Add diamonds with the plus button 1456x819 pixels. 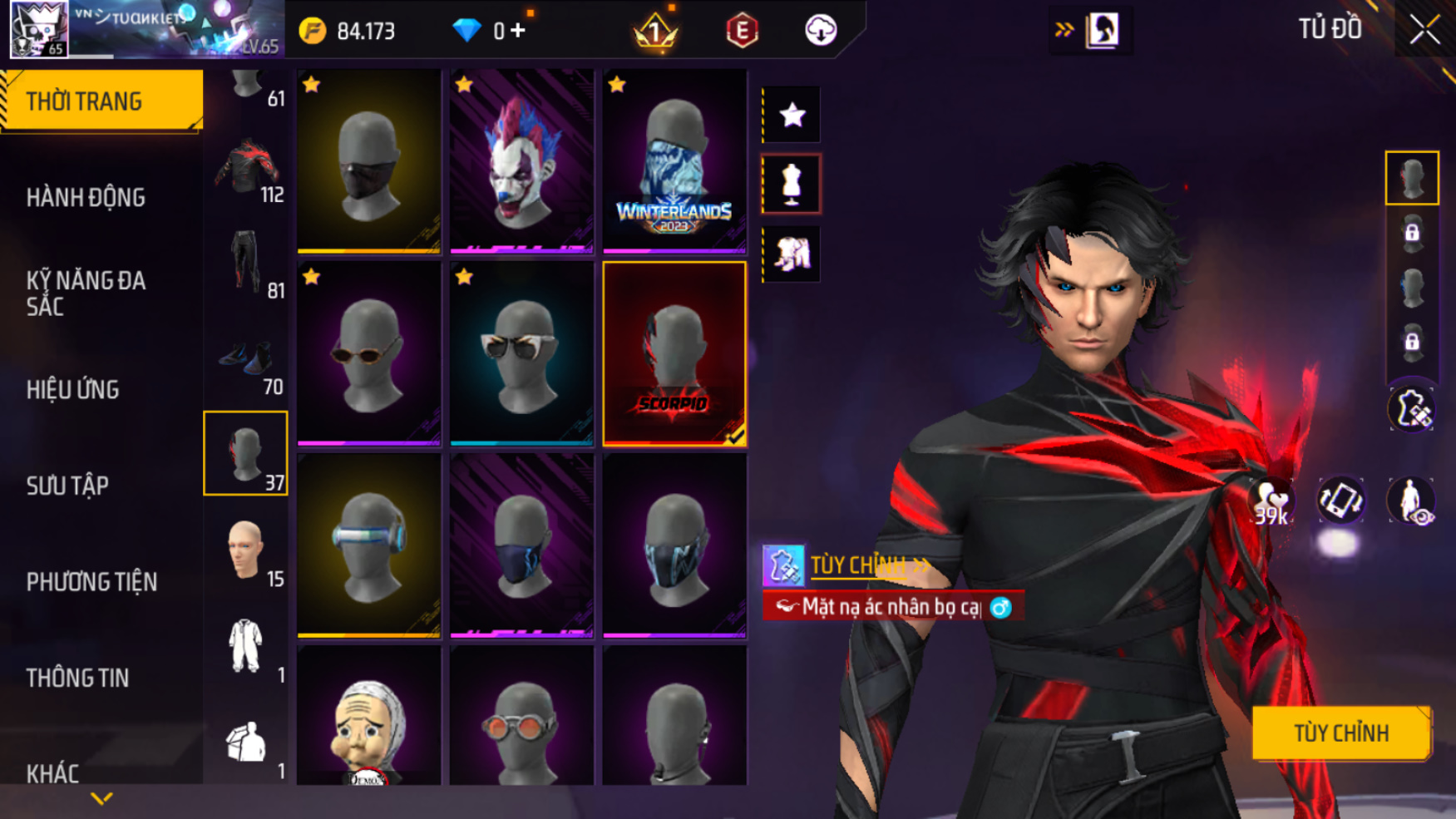pyautogui.click(x=518, y=31)
